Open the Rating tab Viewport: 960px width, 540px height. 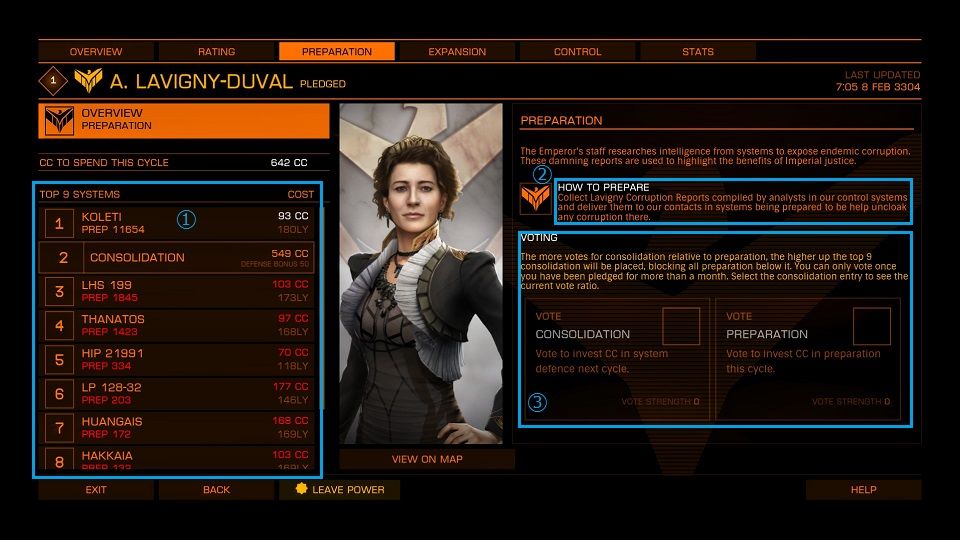[x=216, y=51]
